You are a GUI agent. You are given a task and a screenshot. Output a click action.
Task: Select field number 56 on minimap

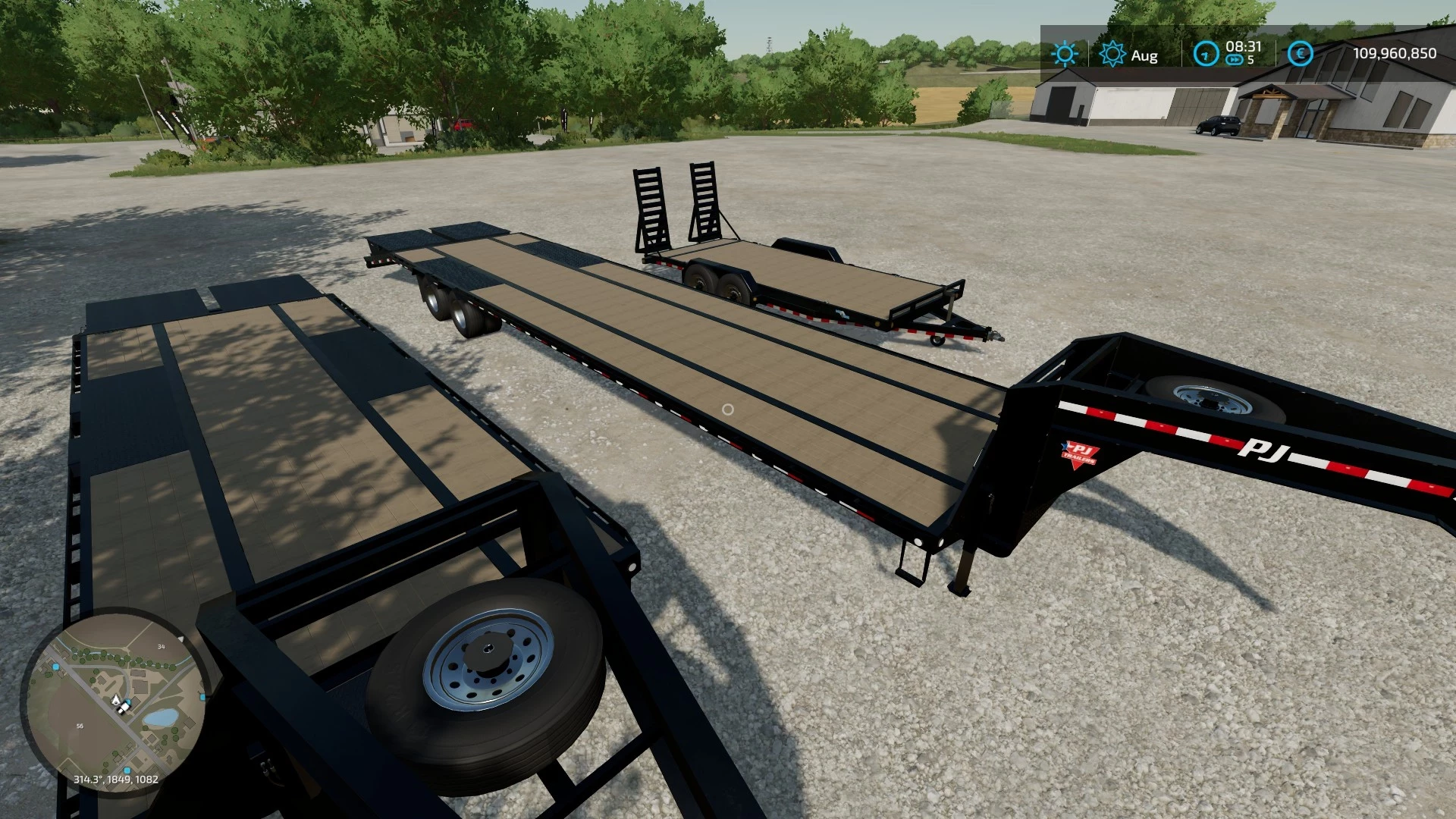click(x=80, y=726)
